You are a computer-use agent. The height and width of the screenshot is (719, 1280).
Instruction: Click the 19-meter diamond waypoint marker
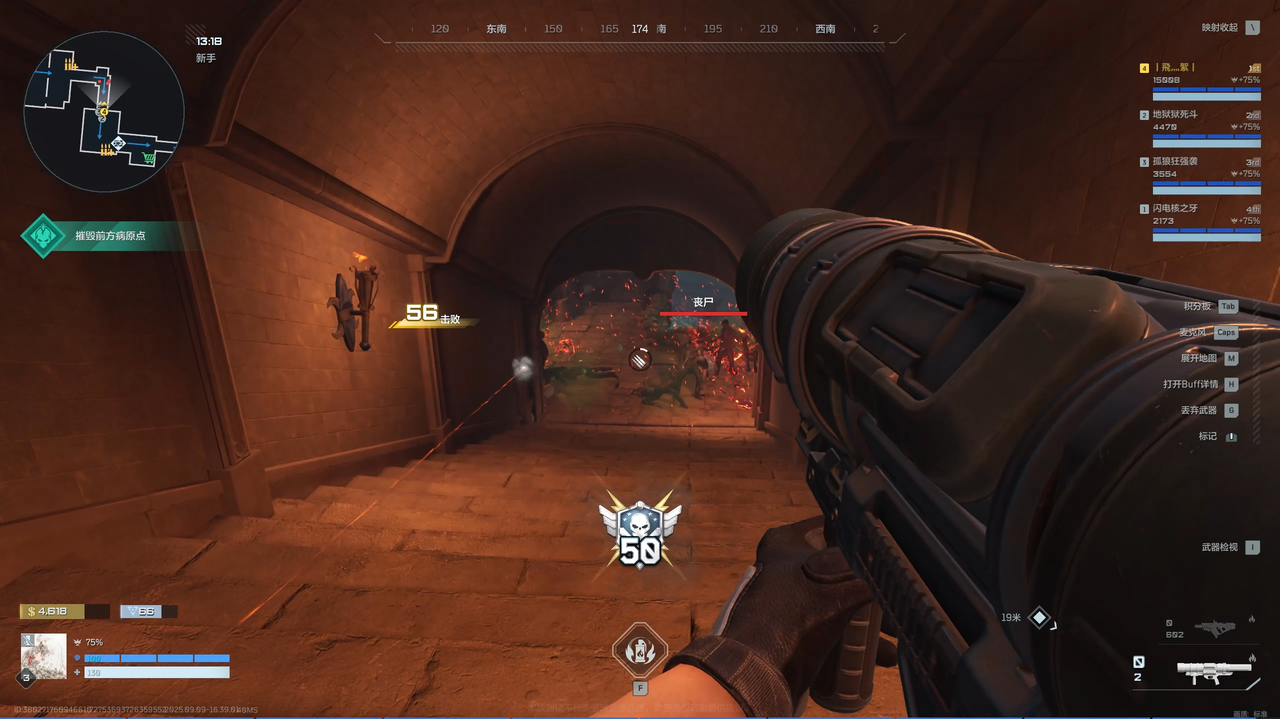[x=1040, y=618]
